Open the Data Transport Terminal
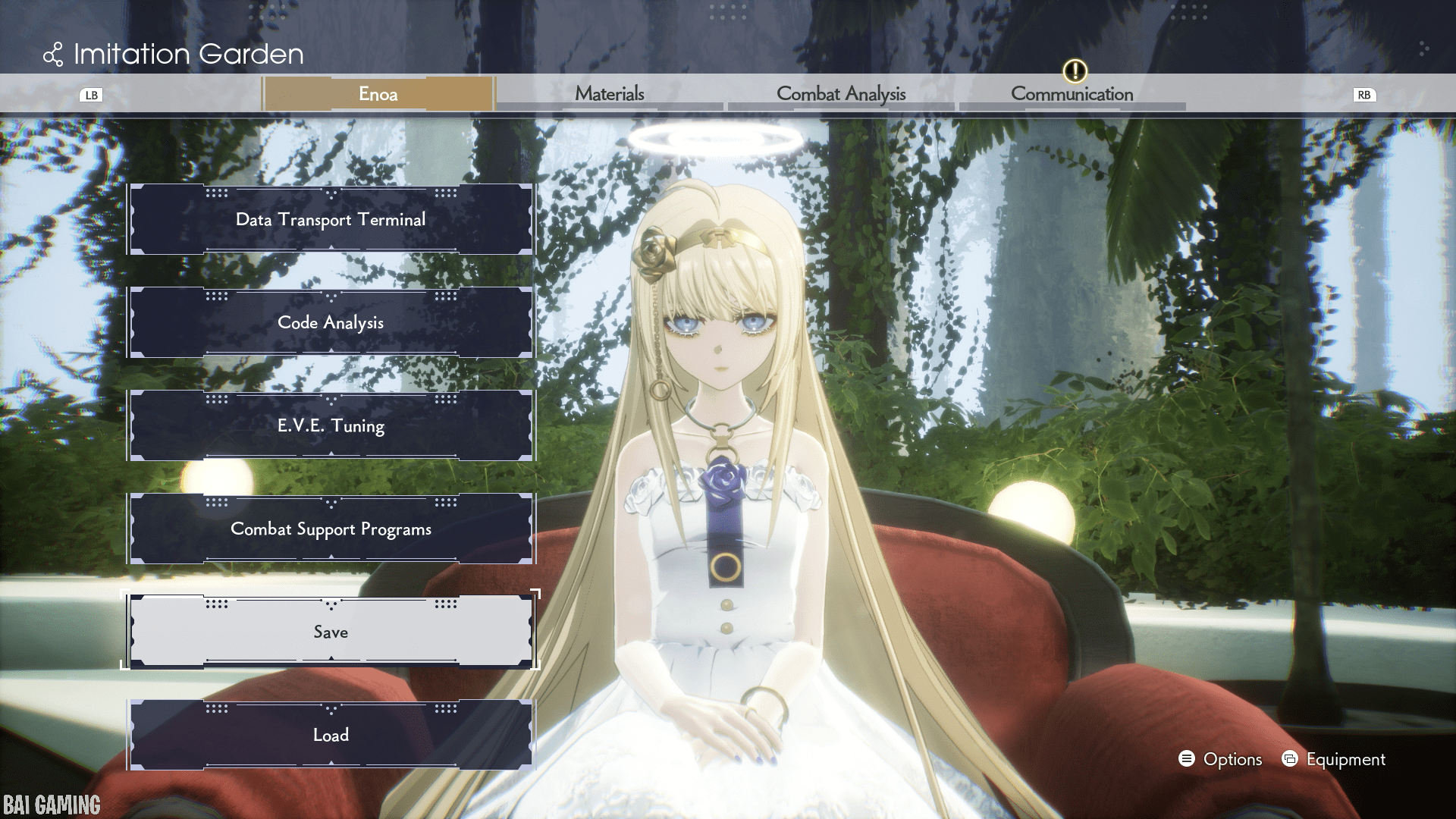 331,220
